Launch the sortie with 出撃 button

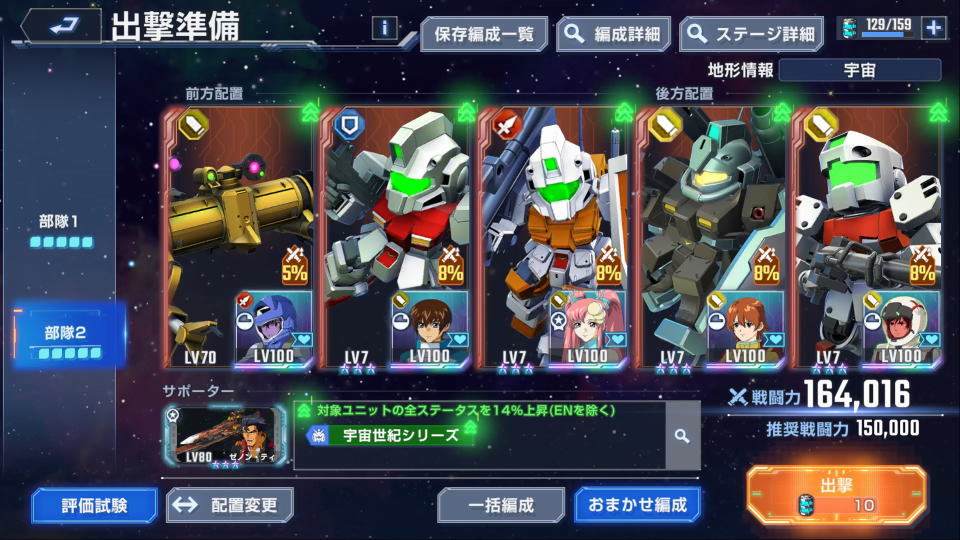pos(838,495)
